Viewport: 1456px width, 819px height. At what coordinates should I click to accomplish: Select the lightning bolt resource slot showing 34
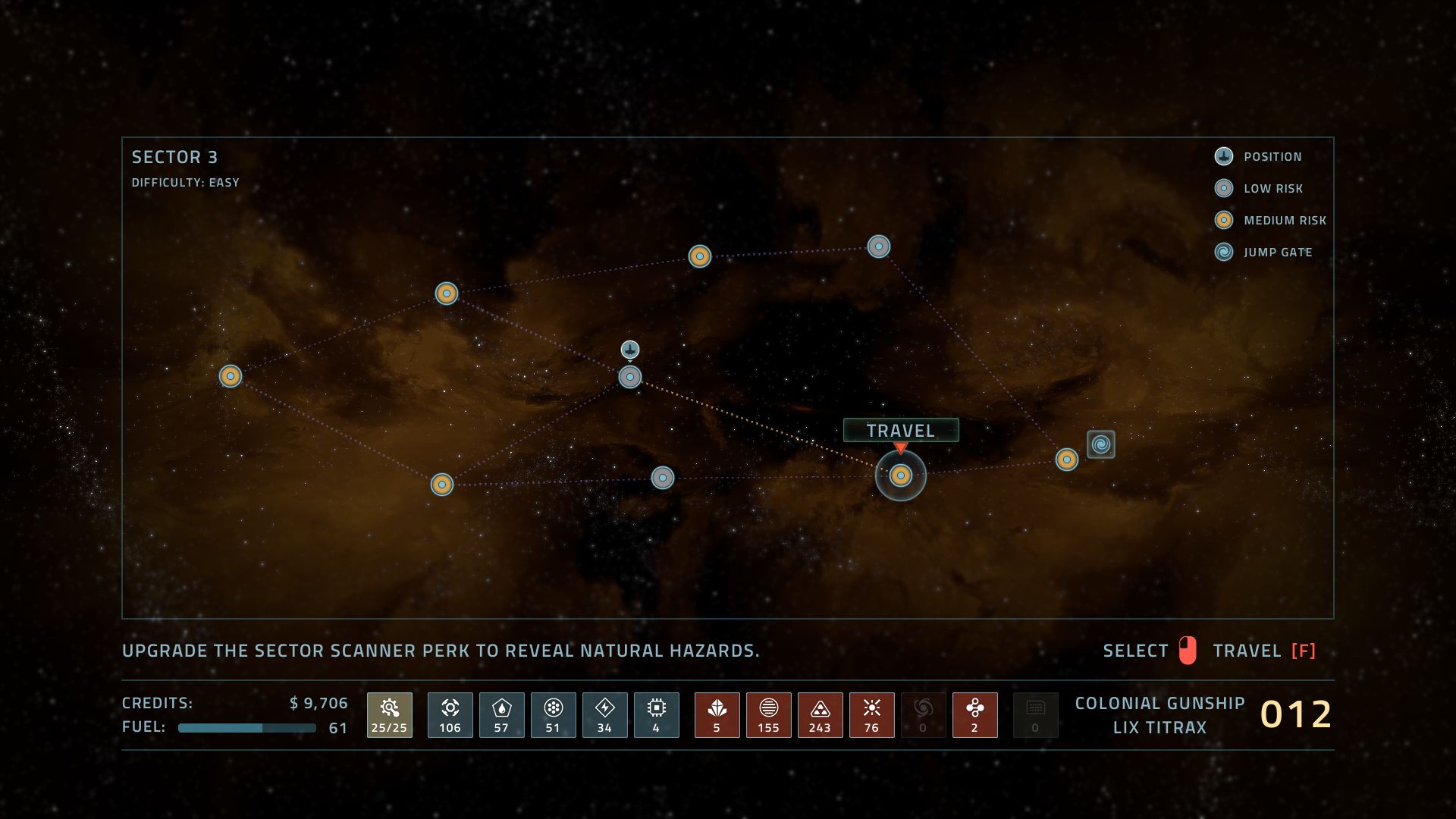coord(605,714)
